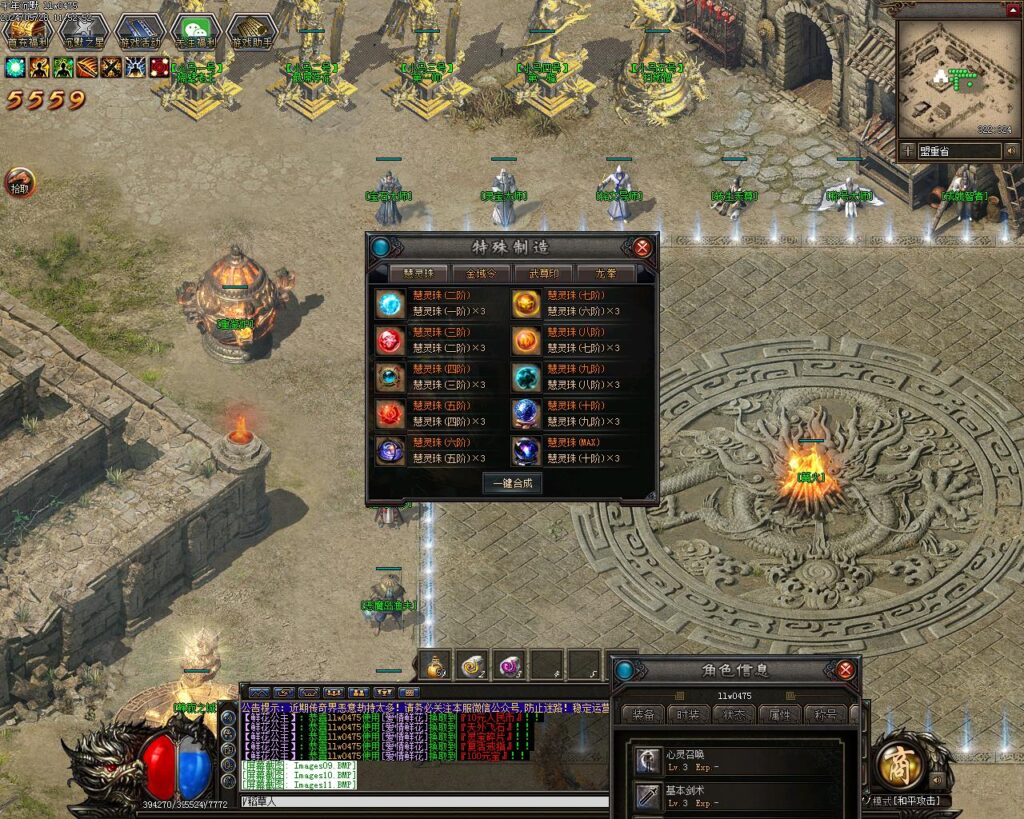The height and width of the screenshot is (819, 1024).
Task: Close the 角色信息 character info panel
Action: [846, 670]
